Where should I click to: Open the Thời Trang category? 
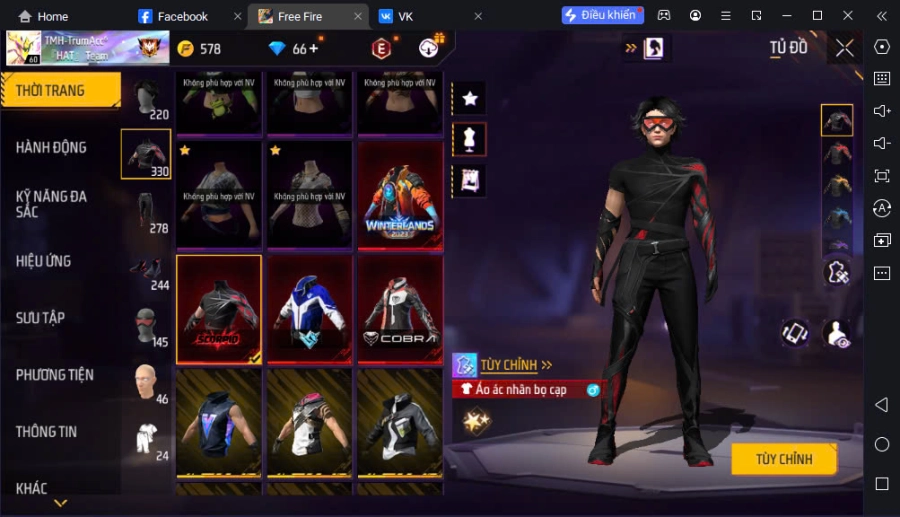click(58, 91)
